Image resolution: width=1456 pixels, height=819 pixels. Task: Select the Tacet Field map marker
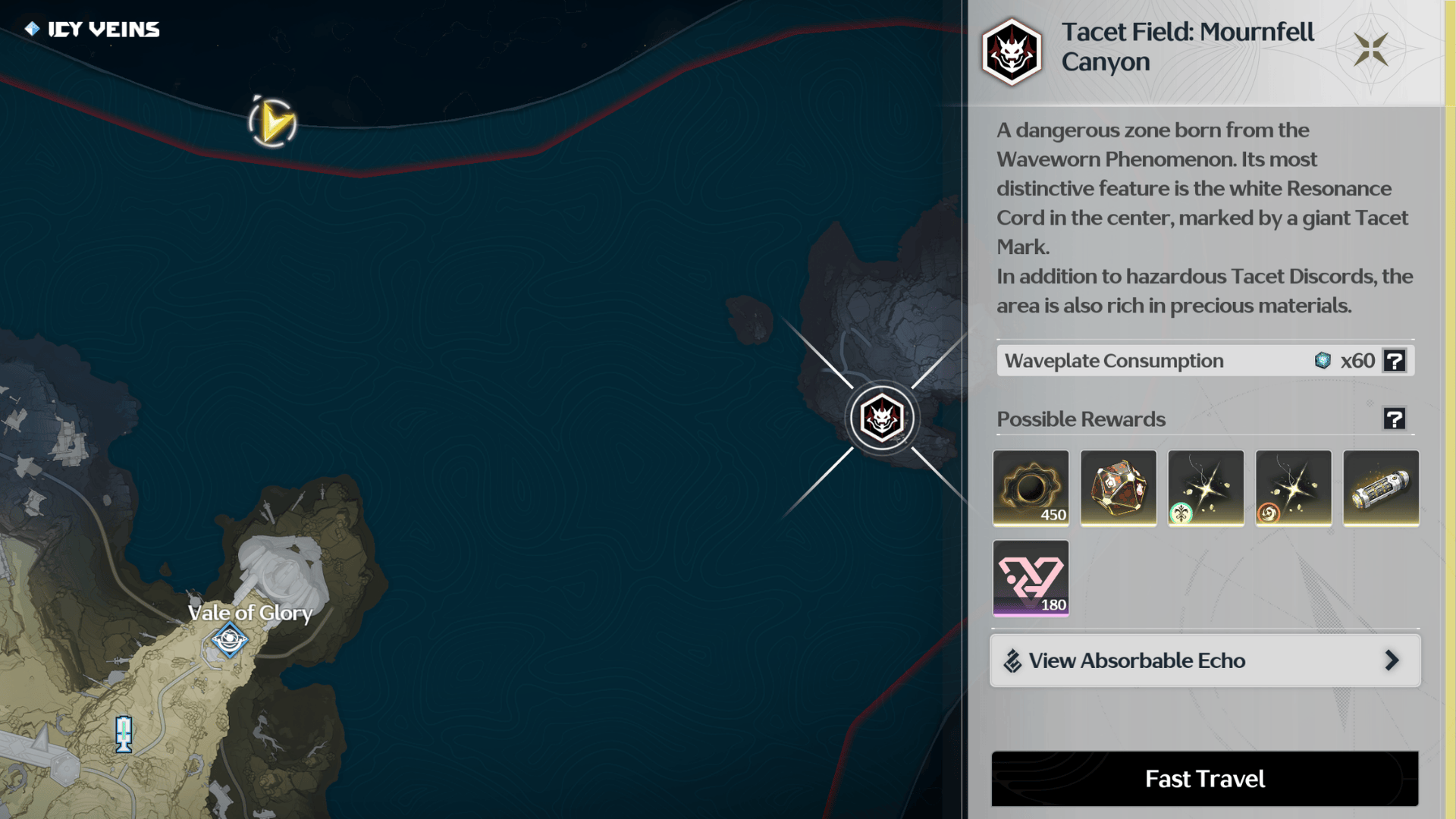[881, 418]
